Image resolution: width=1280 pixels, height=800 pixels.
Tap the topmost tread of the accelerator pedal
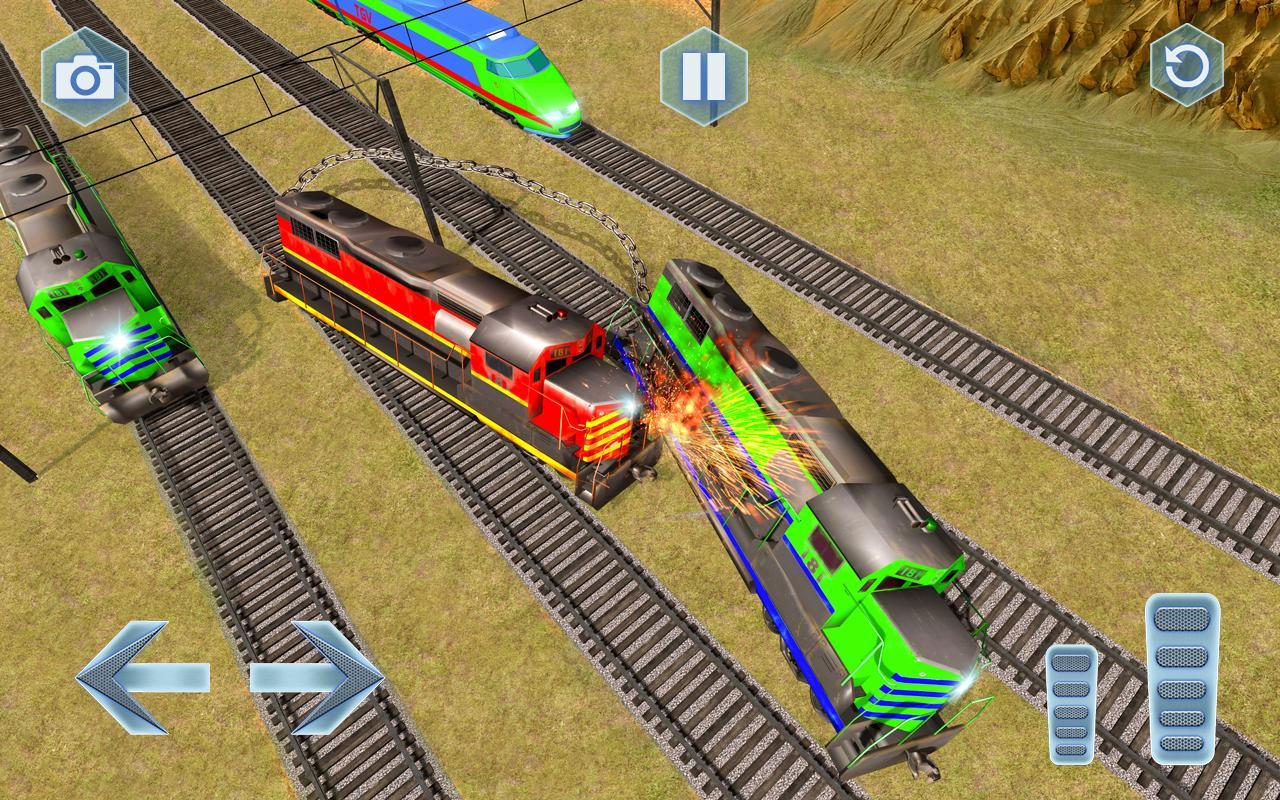tap(1180, 617)
